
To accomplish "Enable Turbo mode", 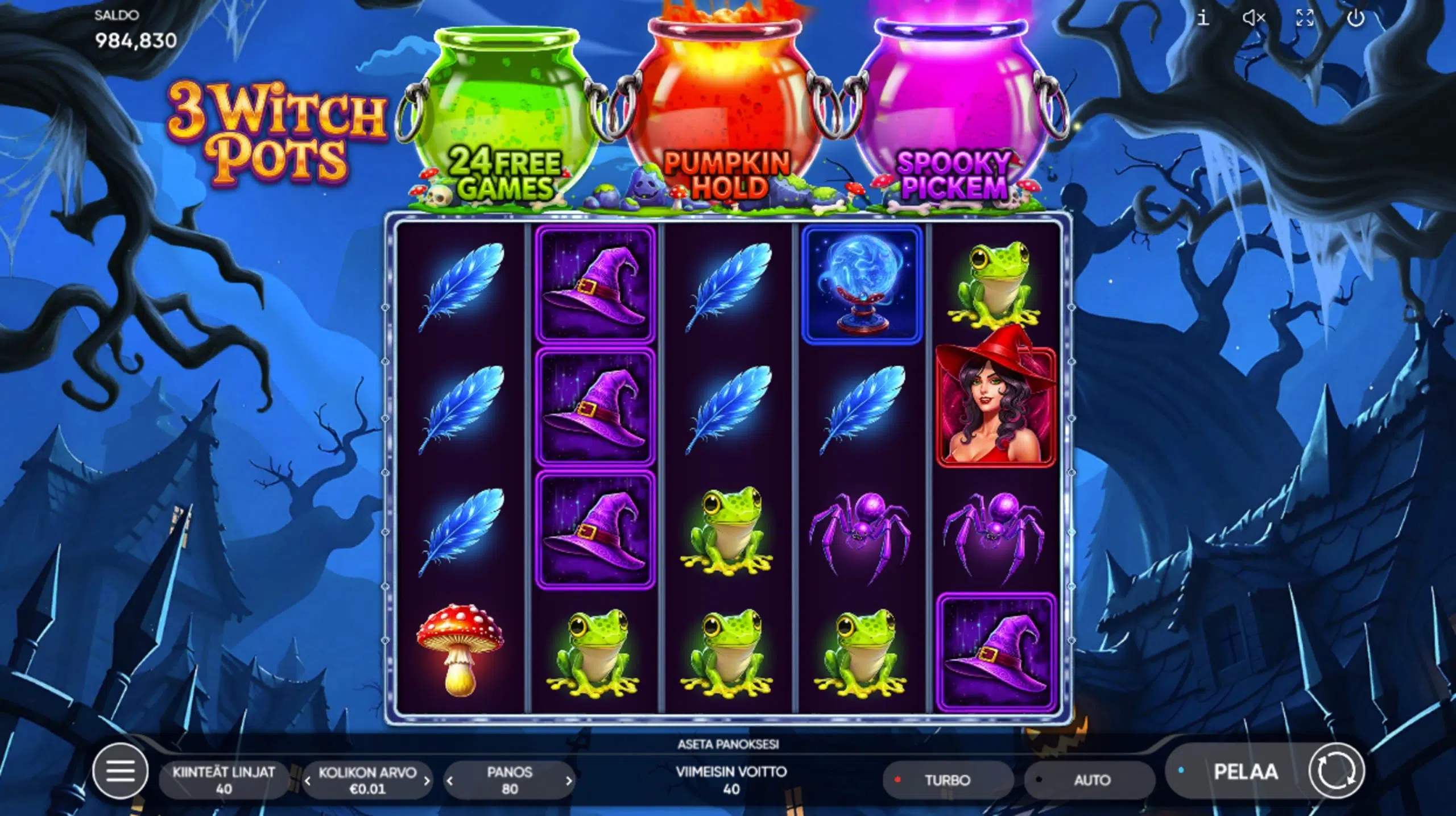I will [x=947, y=780].
